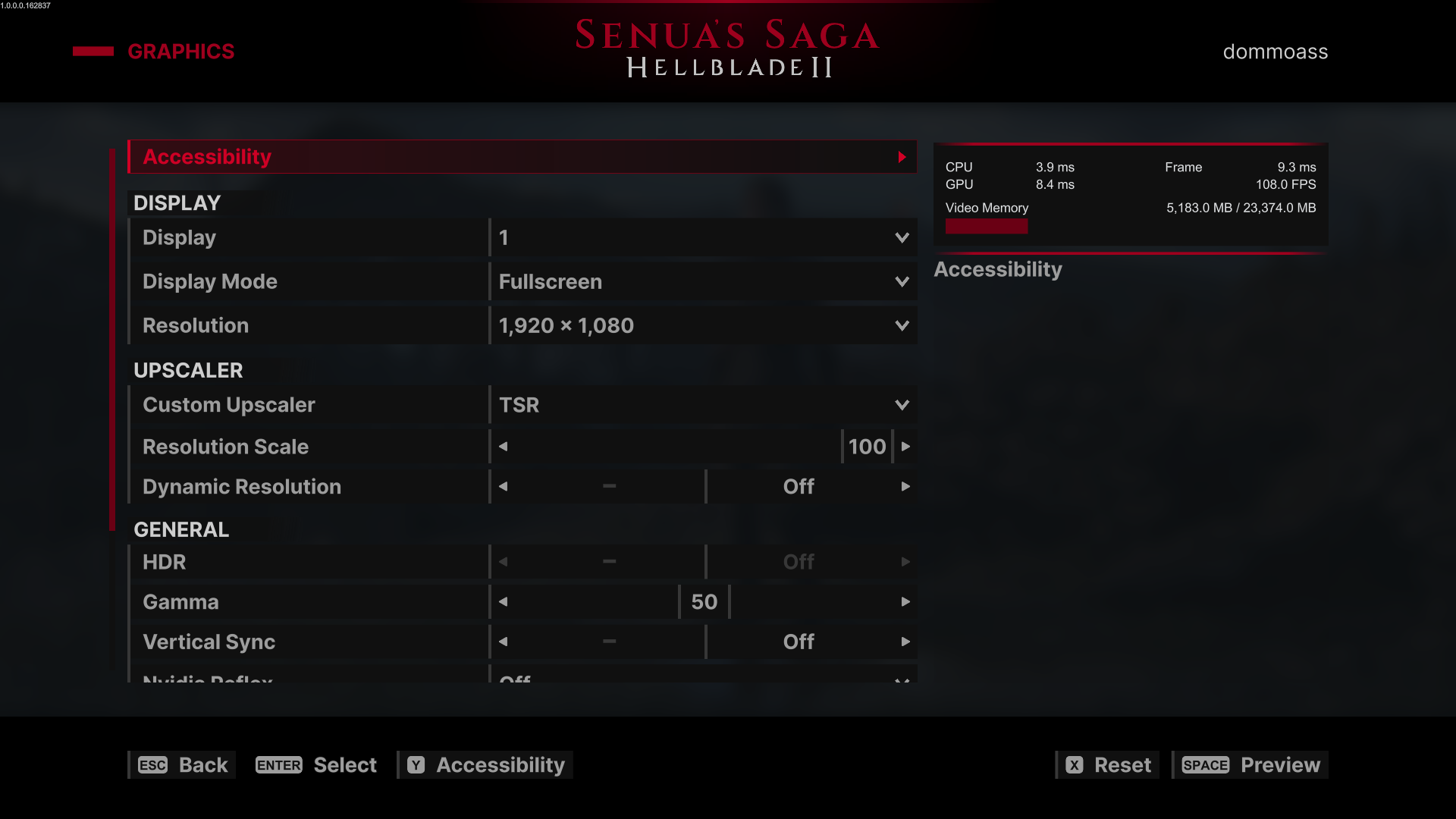
Task: Open the Display number dropdown
Action: [703, 238]
